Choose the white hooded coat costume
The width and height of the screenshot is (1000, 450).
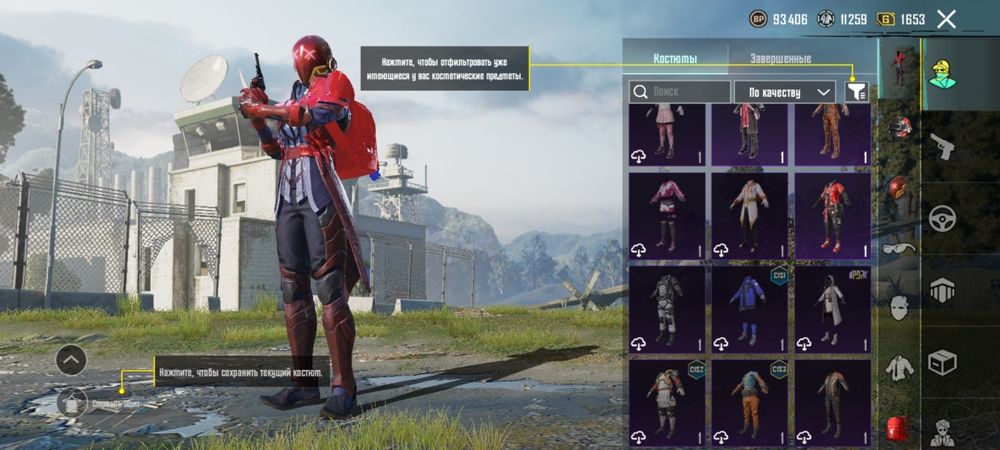click(833, 309)
